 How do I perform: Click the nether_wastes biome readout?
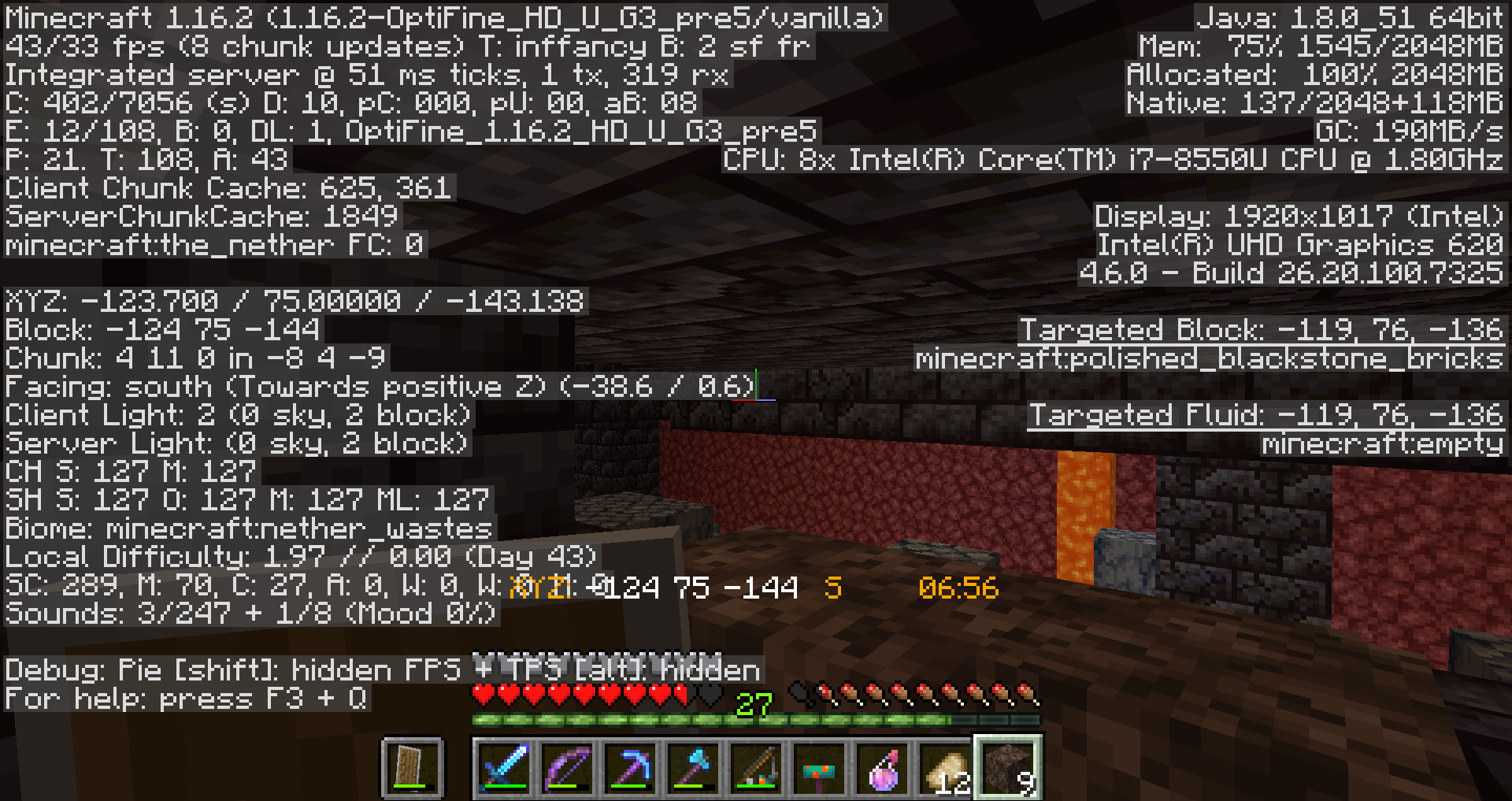click(248, 529)
